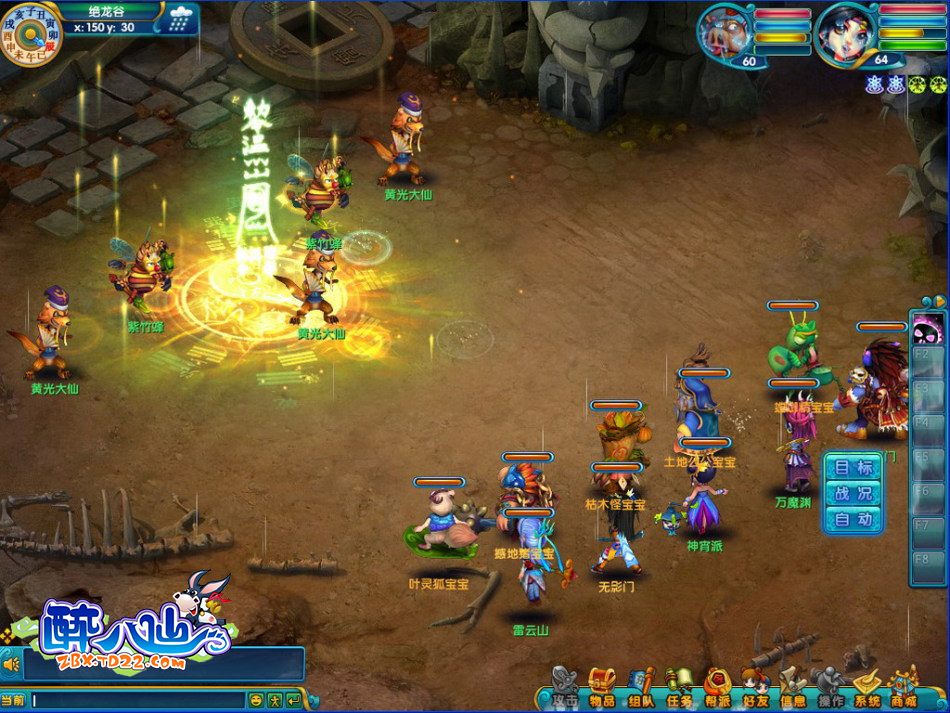Click the speaker horn icon

point(13,664)
